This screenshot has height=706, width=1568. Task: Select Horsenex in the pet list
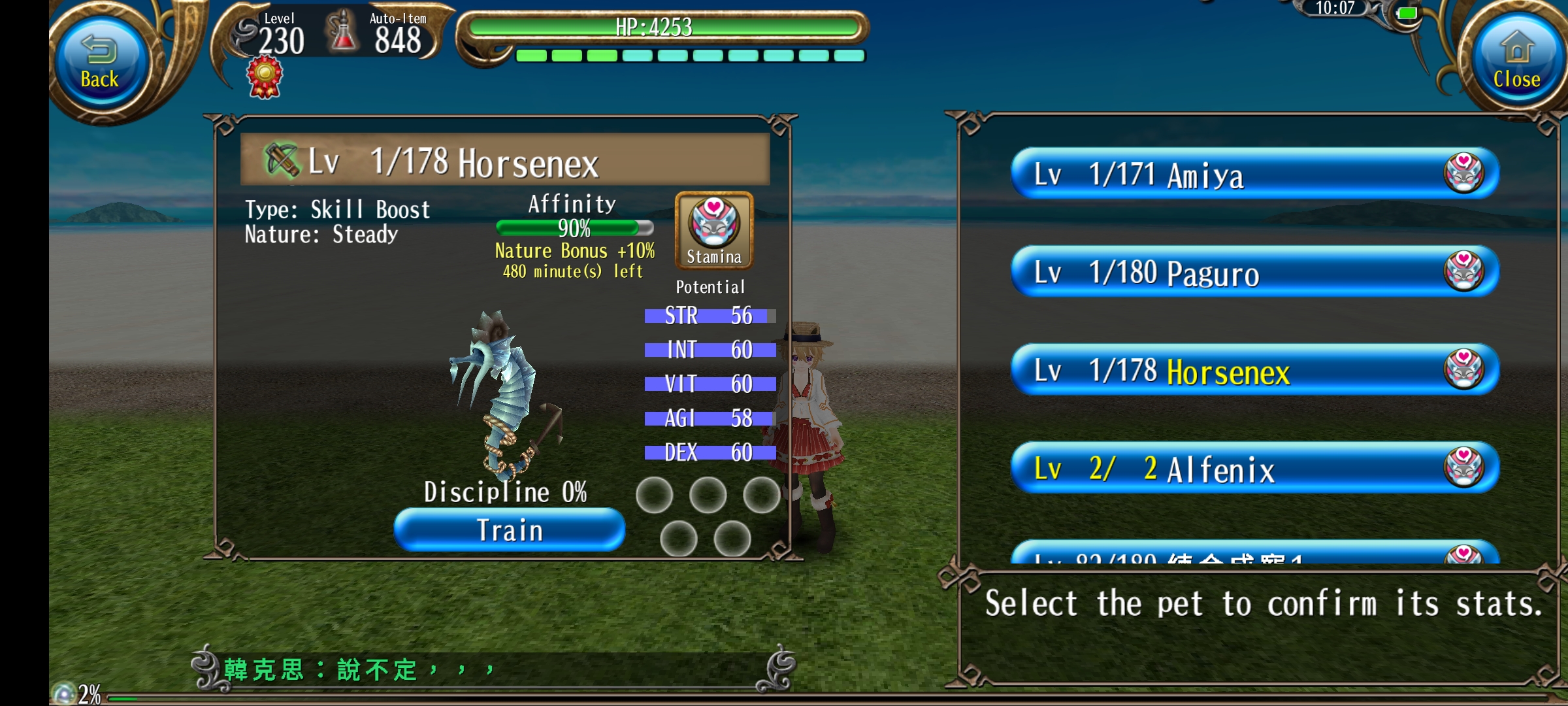pos(1254,370)
